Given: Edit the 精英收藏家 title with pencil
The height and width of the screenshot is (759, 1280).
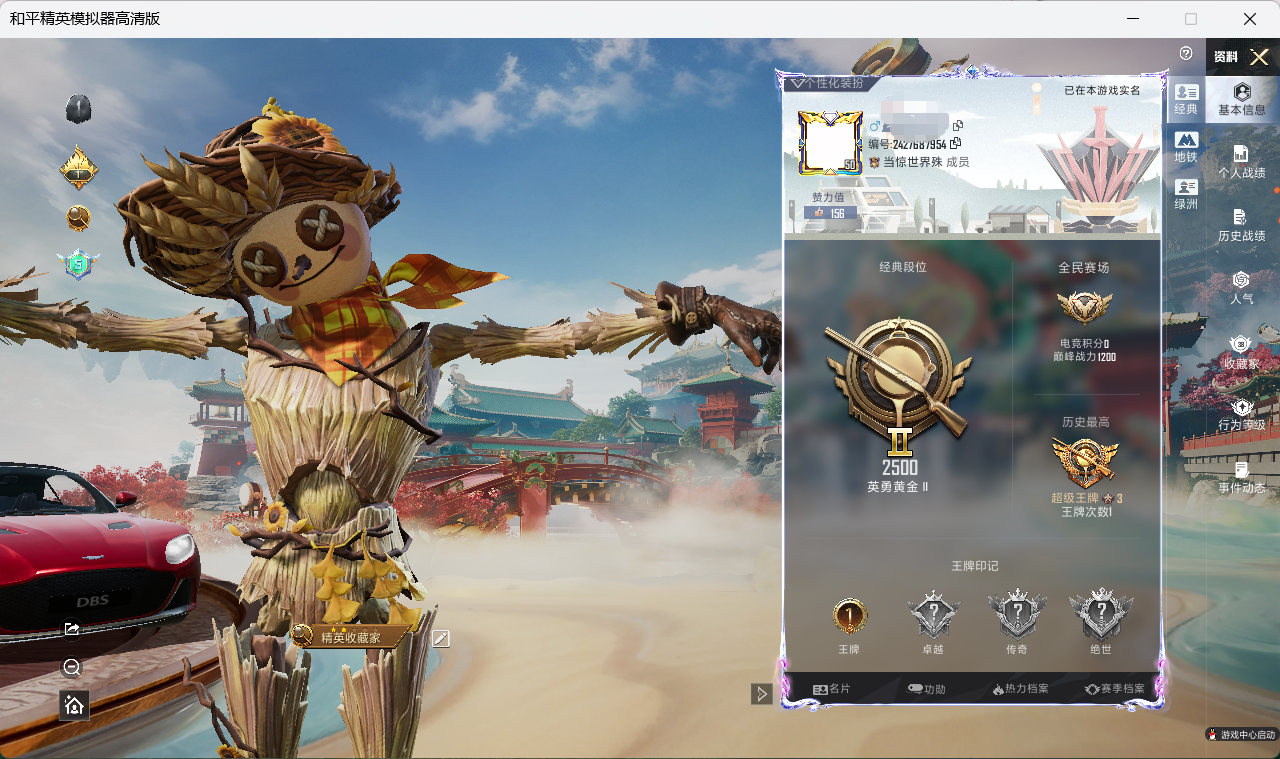Looking at the screenshot, I should (441, 638).
